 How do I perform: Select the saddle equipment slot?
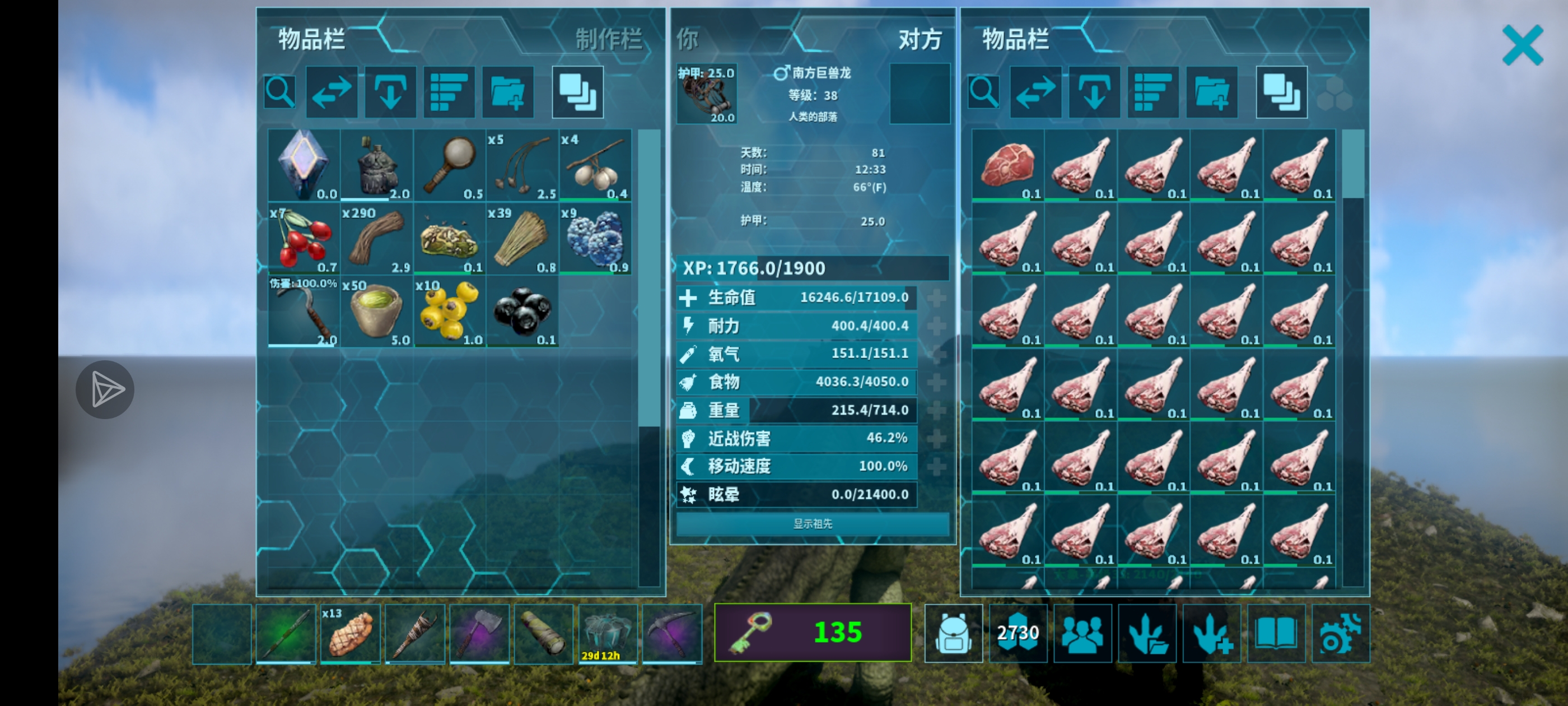click(706, 94)
